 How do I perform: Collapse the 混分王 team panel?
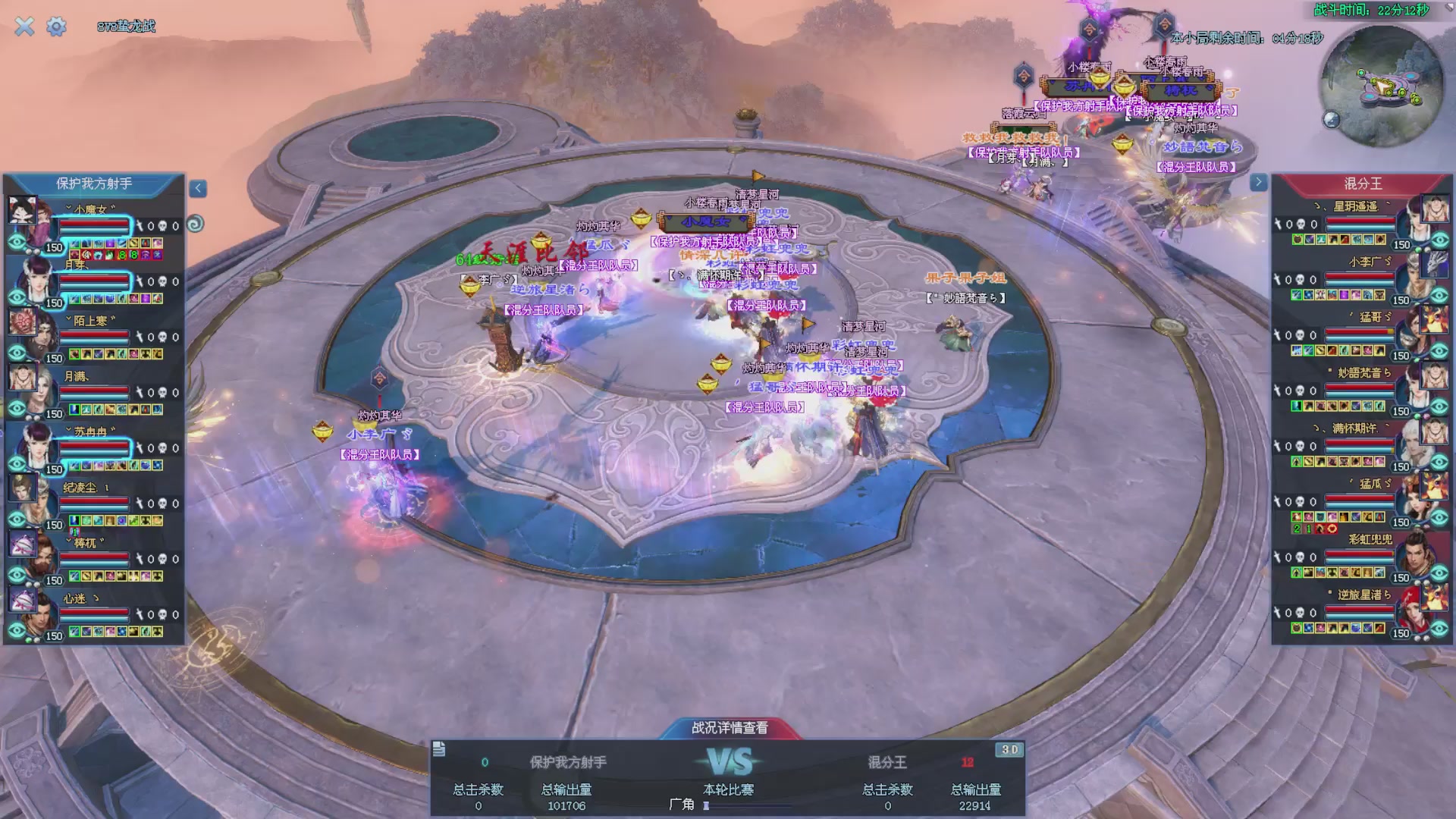[1258, 182]
